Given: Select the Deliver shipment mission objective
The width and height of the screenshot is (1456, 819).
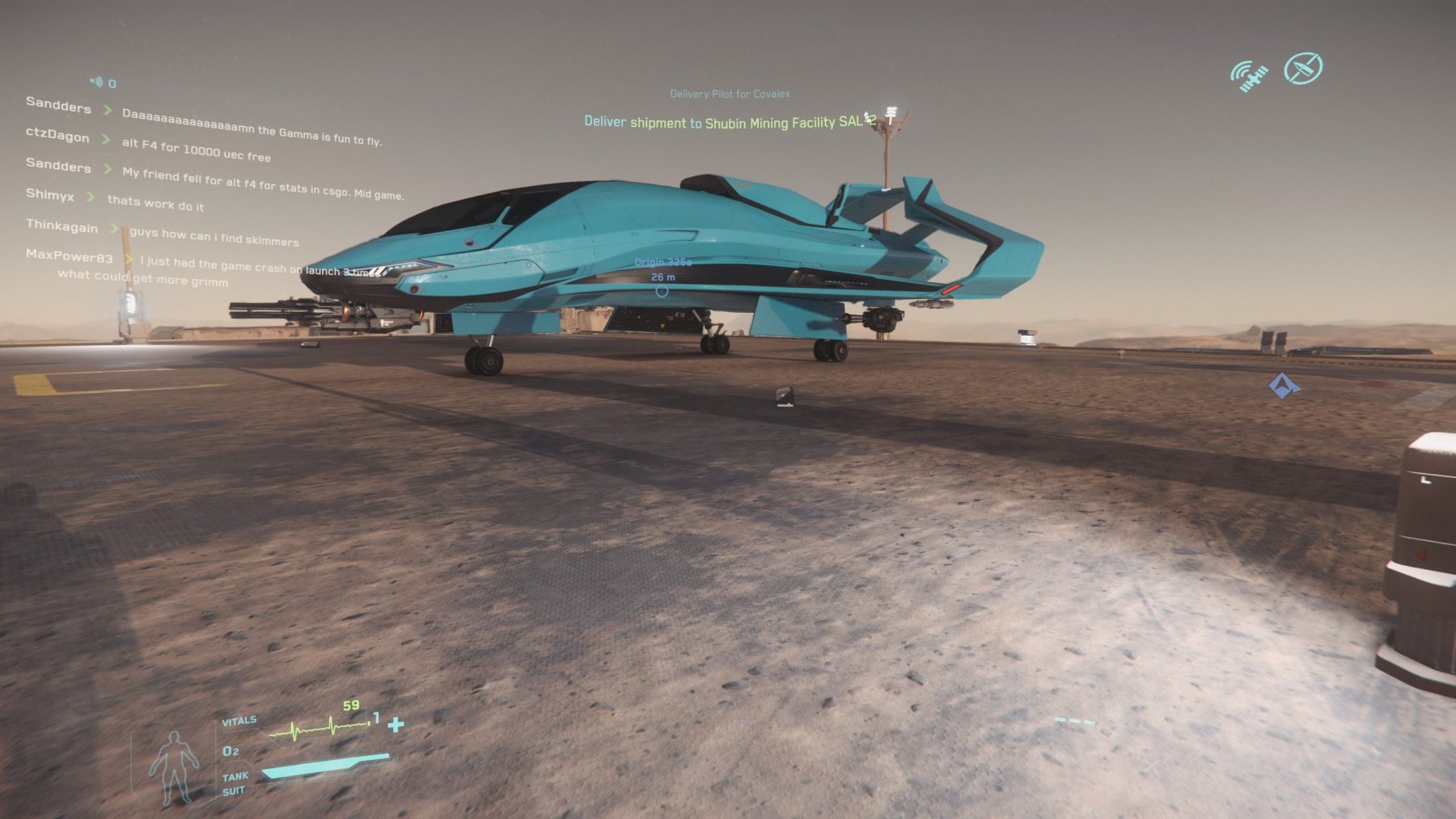Looking at the screenshot, I should 728,122.
